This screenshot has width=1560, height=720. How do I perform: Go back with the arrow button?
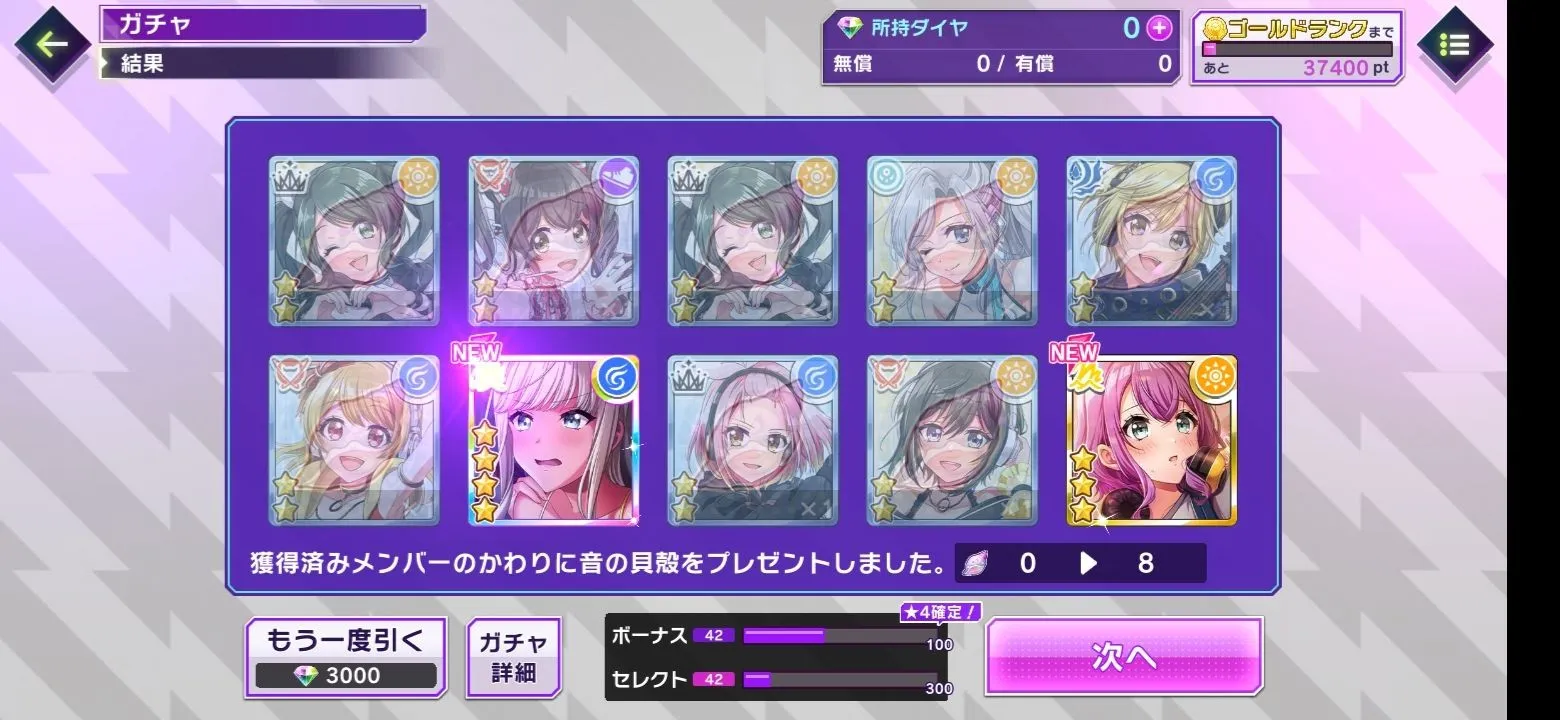(x=52, y=44)
